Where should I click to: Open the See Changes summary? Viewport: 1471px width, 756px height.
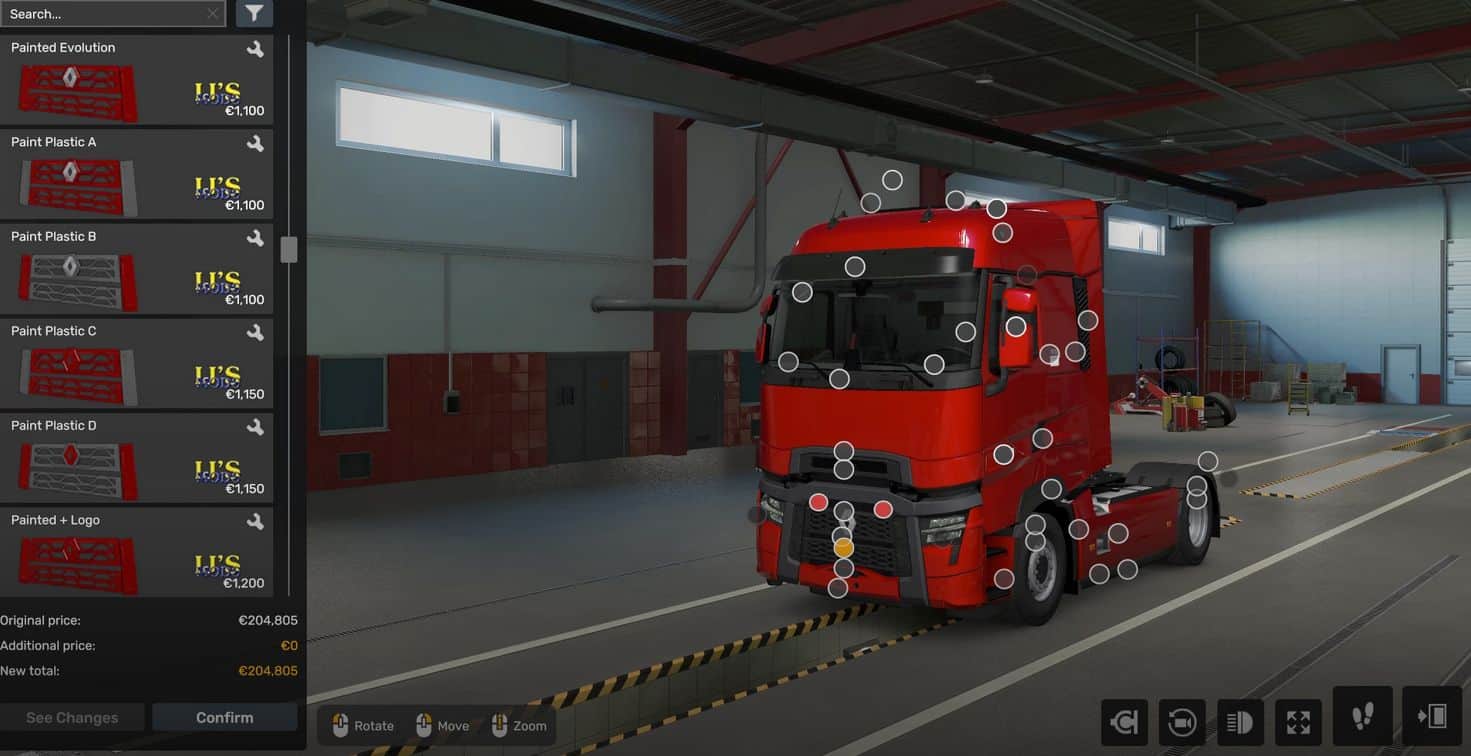[72, 717]
